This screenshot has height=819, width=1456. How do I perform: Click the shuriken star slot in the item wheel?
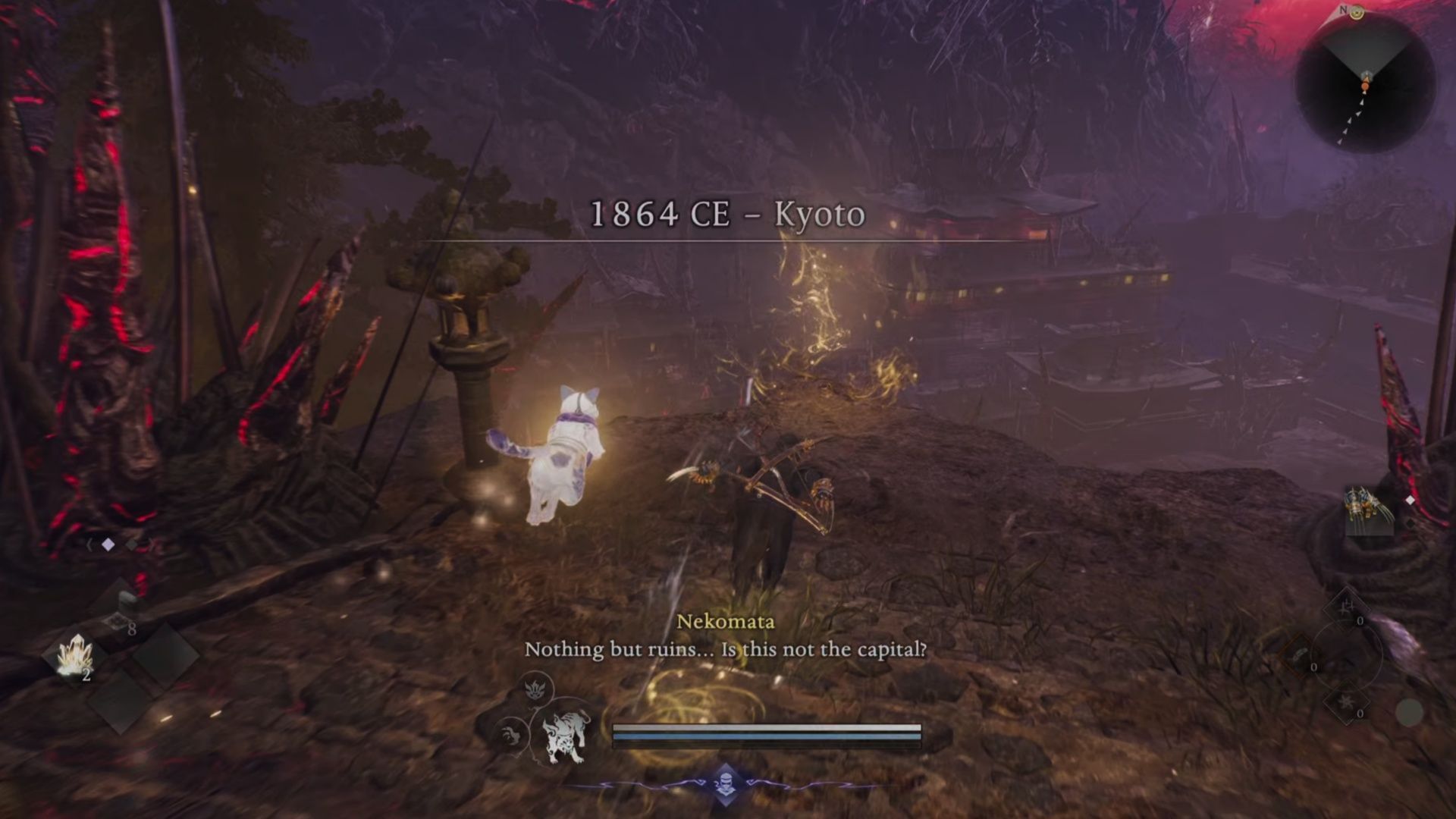tap(1345, 704)
